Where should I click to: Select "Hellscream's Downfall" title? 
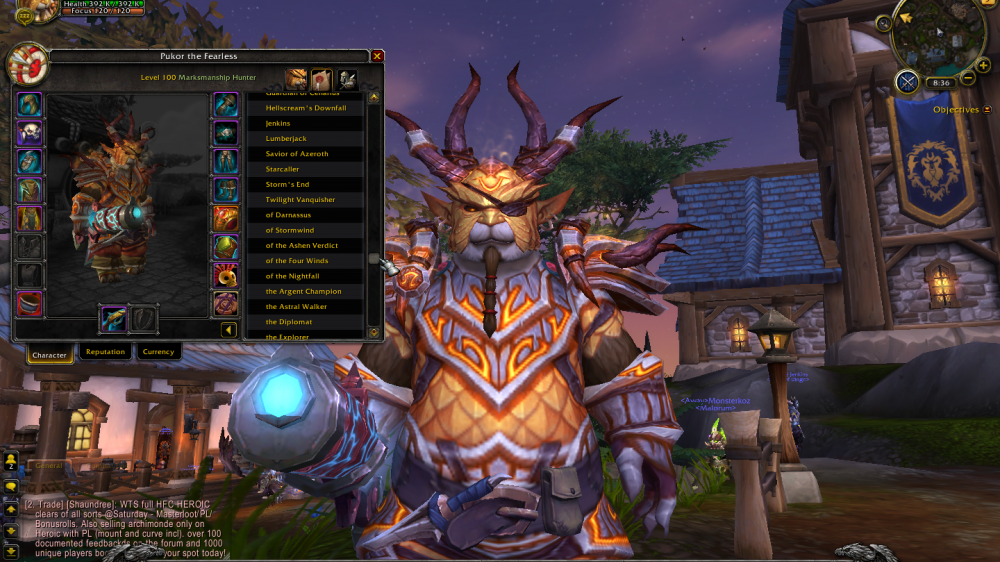(305, 108)
